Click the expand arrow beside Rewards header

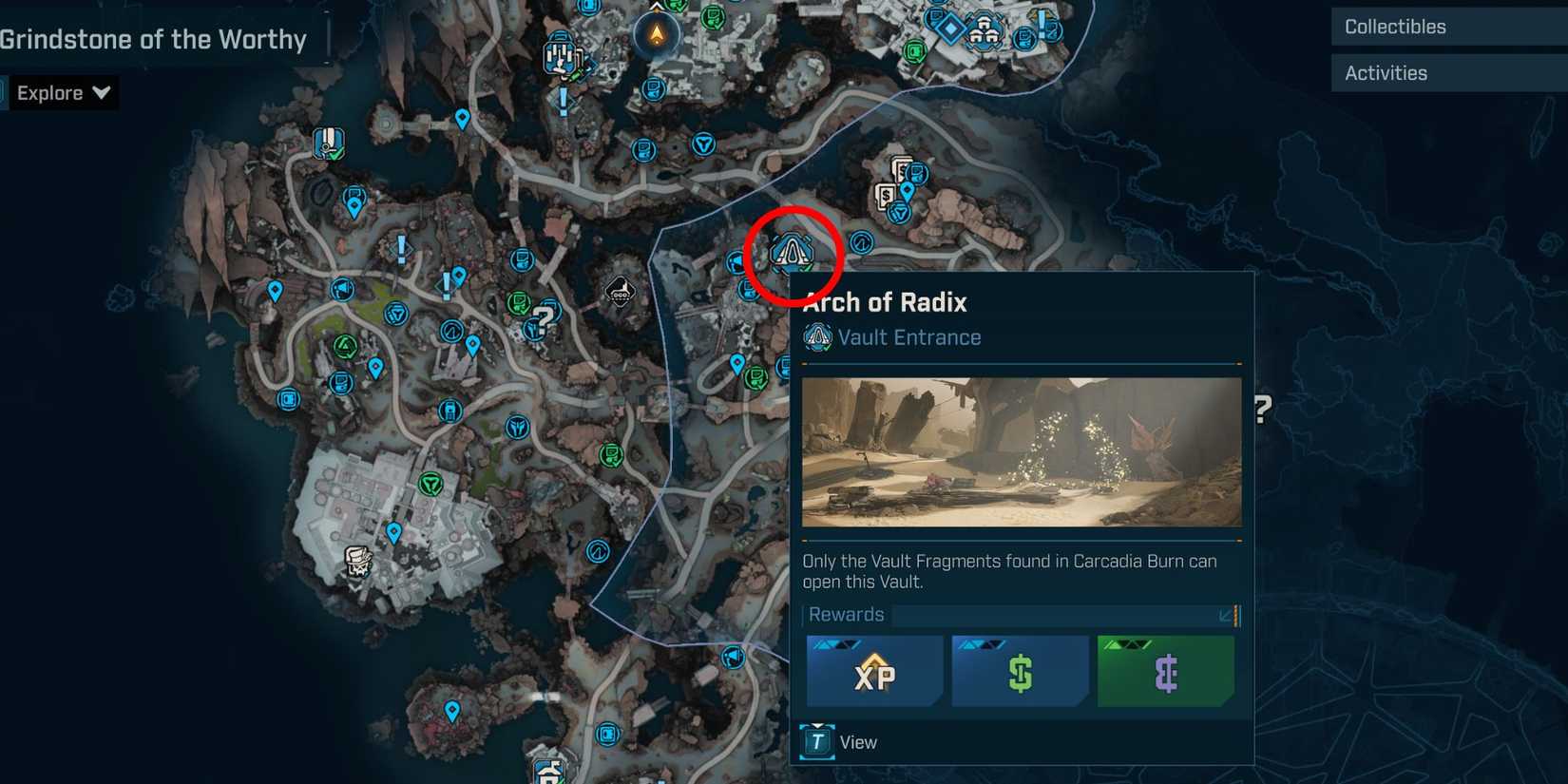[x=1226, y=616]
